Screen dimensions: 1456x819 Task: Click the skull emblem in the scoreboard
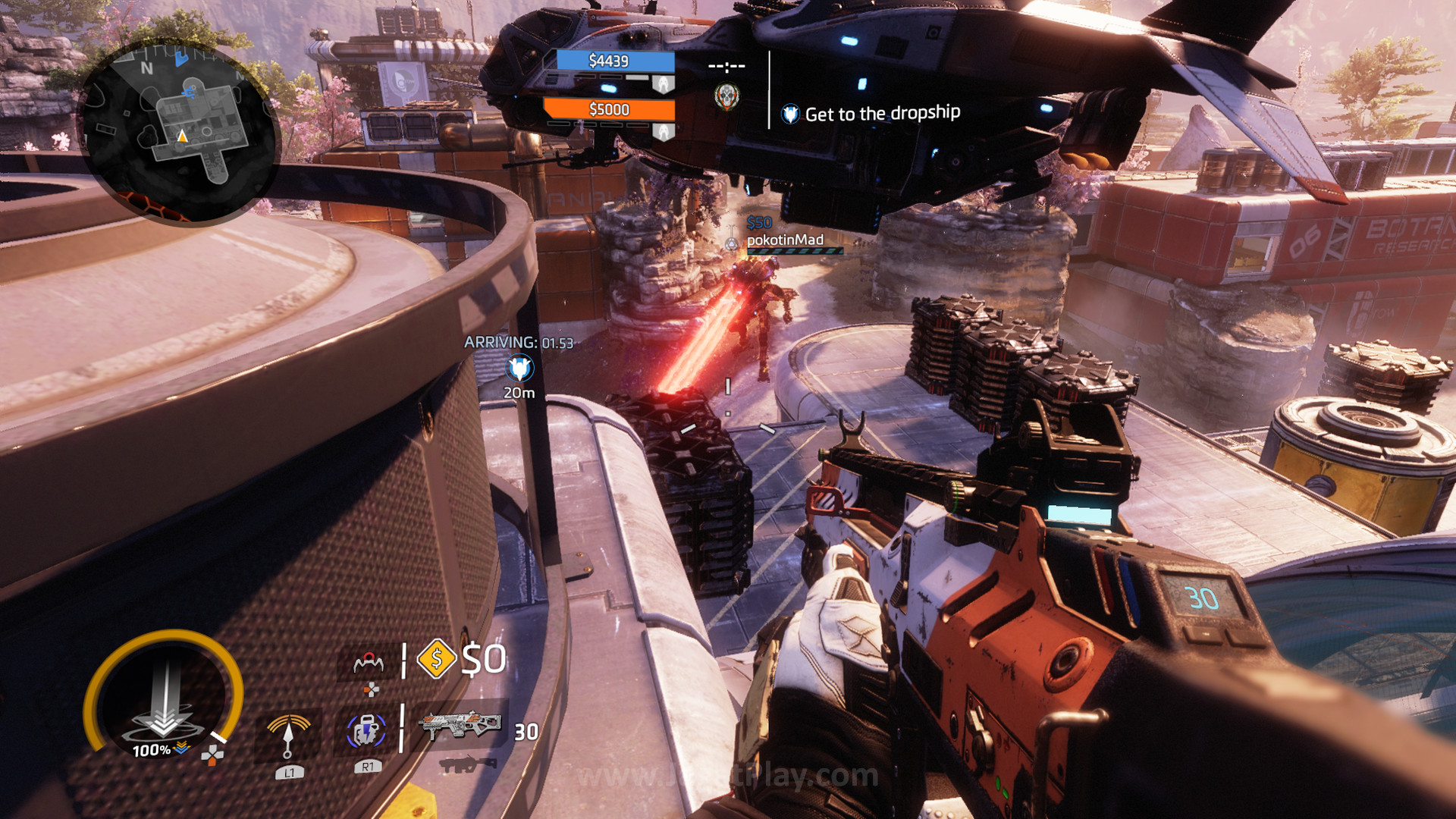coord(726,96)
